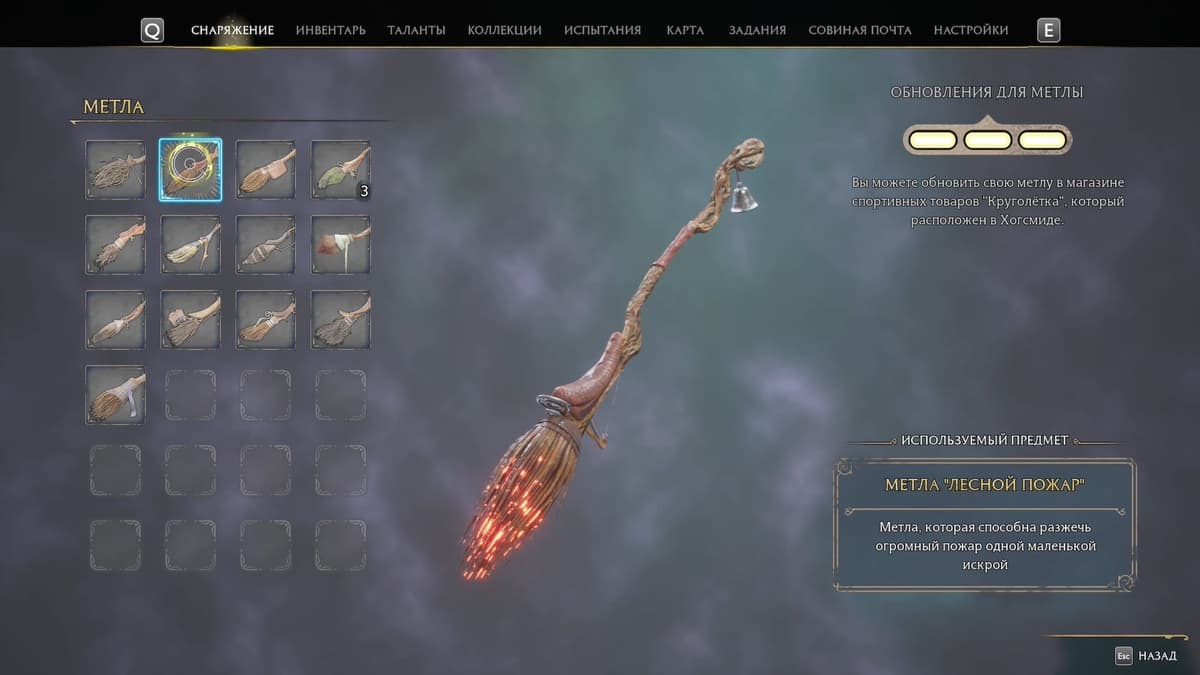Viewport: 1200px width, 675px height.
Task: Open the Совиная почта tab
Action: [x=859, y=30]
